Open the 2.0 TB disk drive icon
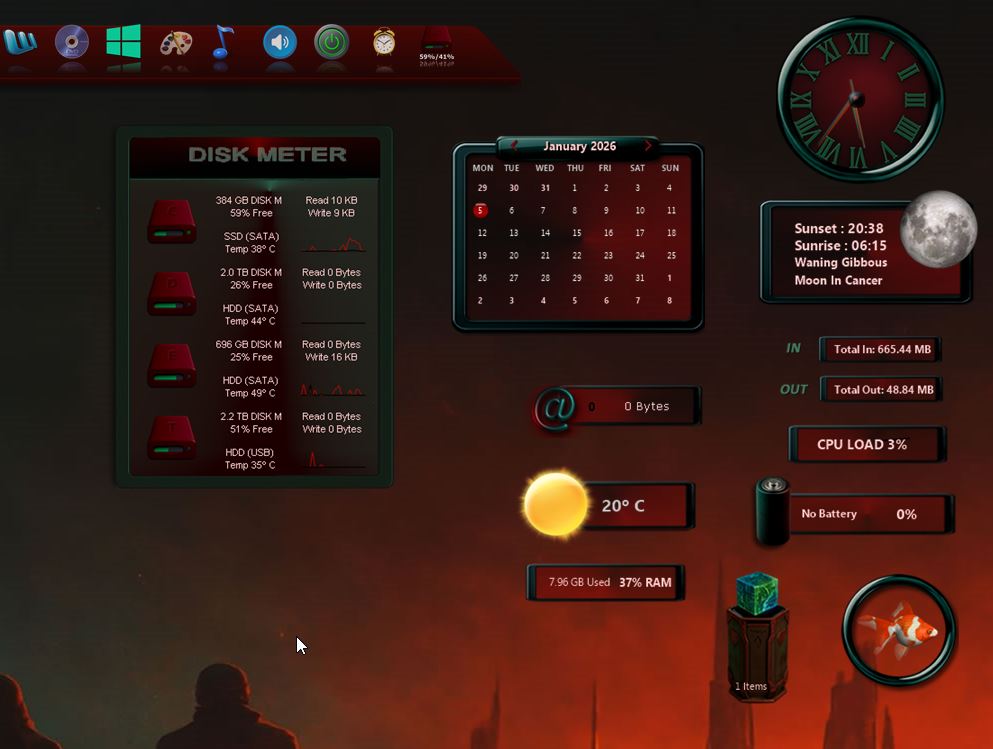 coord(171,294)
